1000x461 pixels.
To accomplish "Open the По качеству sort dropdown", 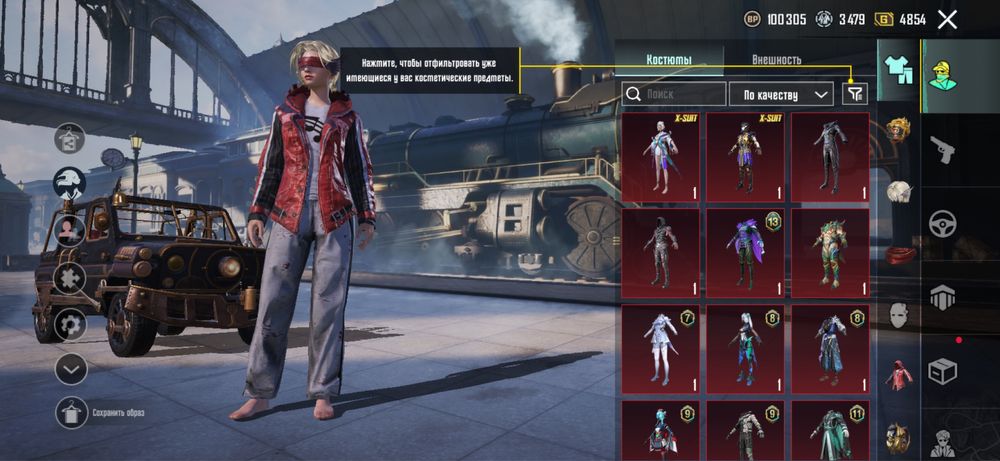I will (x=781, y=94).
